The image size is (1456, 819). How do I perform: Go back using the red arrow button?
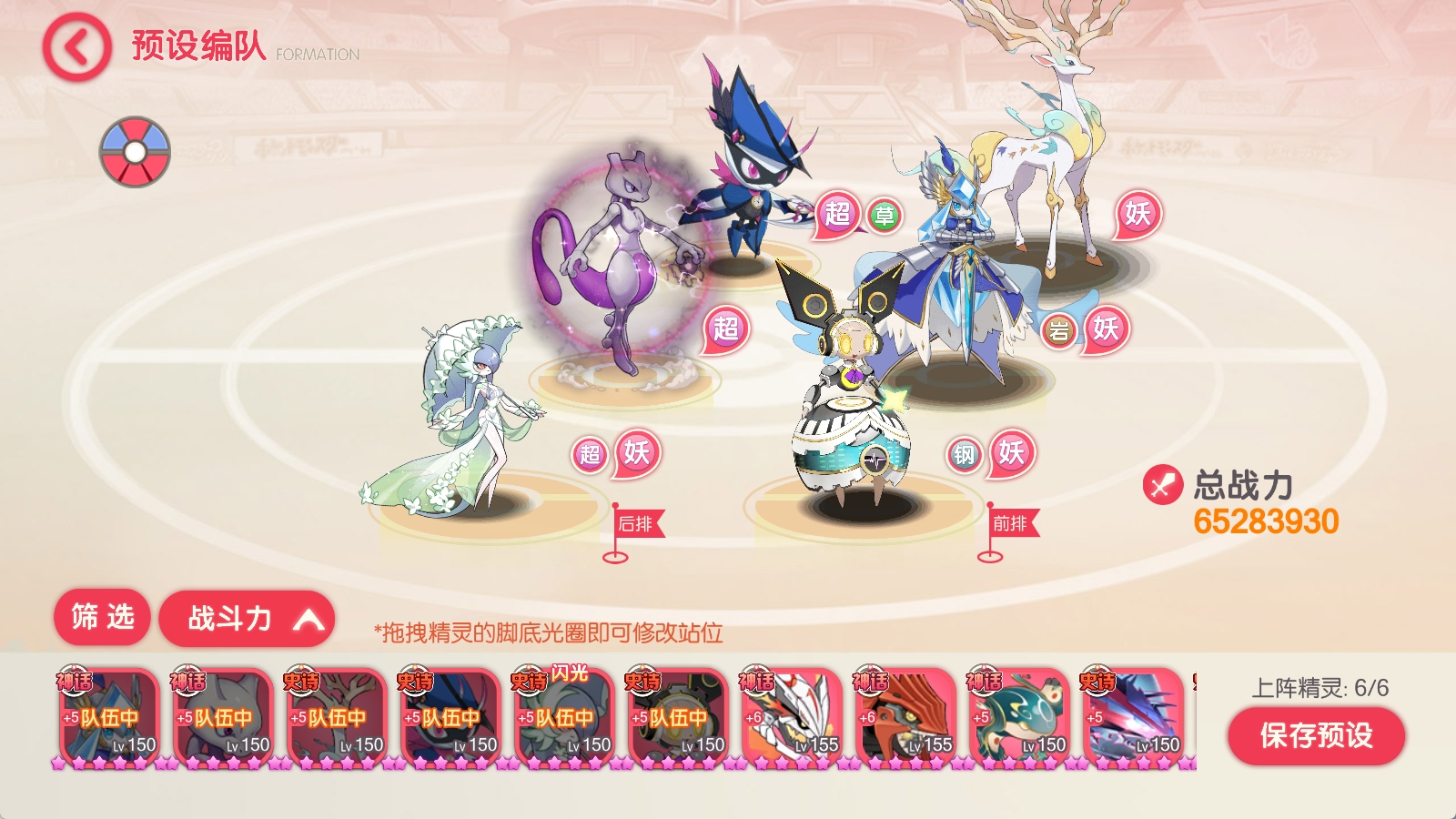click(76, 47)
